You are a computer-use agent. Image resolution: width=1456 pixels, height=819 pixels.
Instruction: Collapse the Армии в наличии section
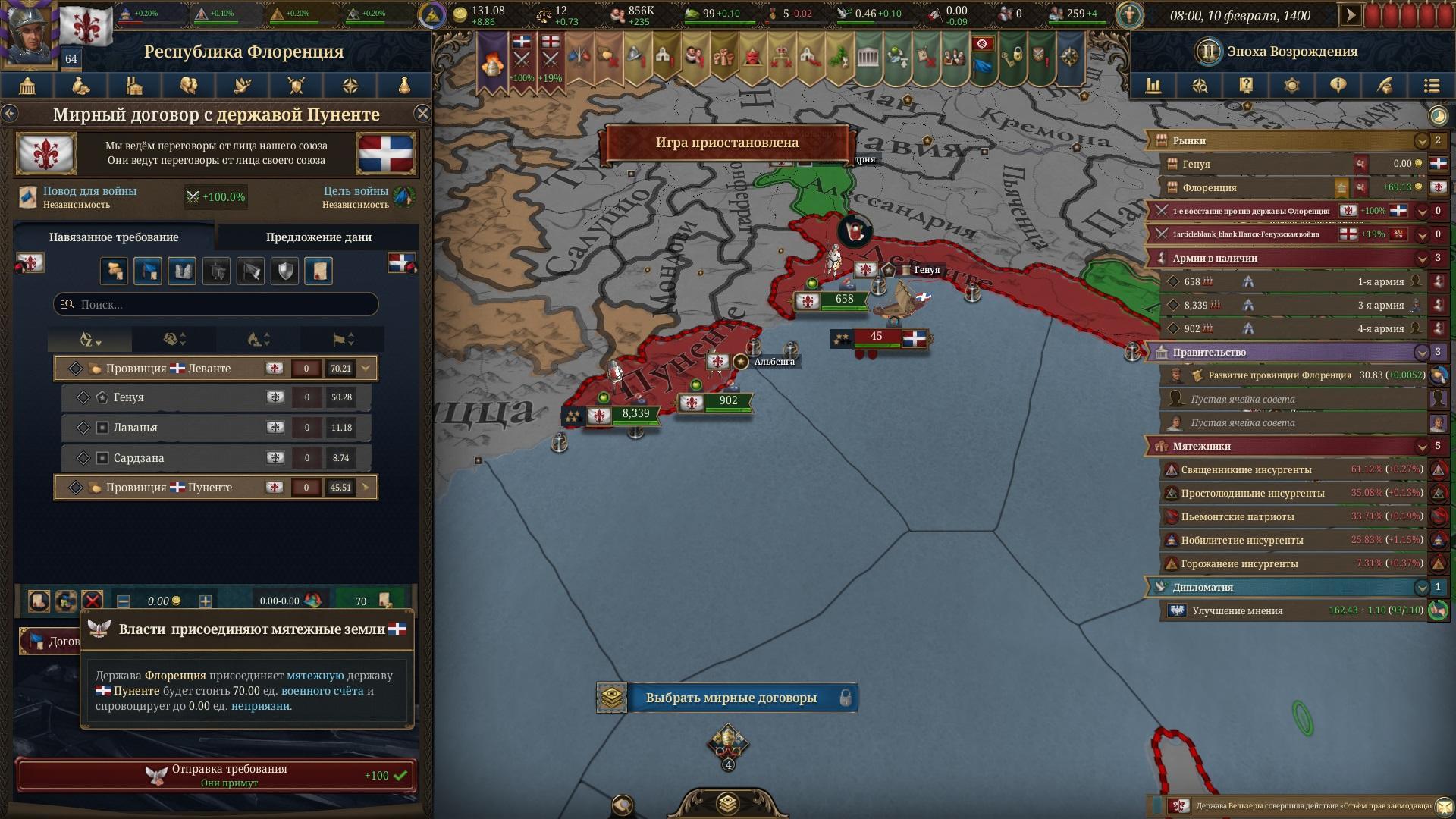[1422, 258]
